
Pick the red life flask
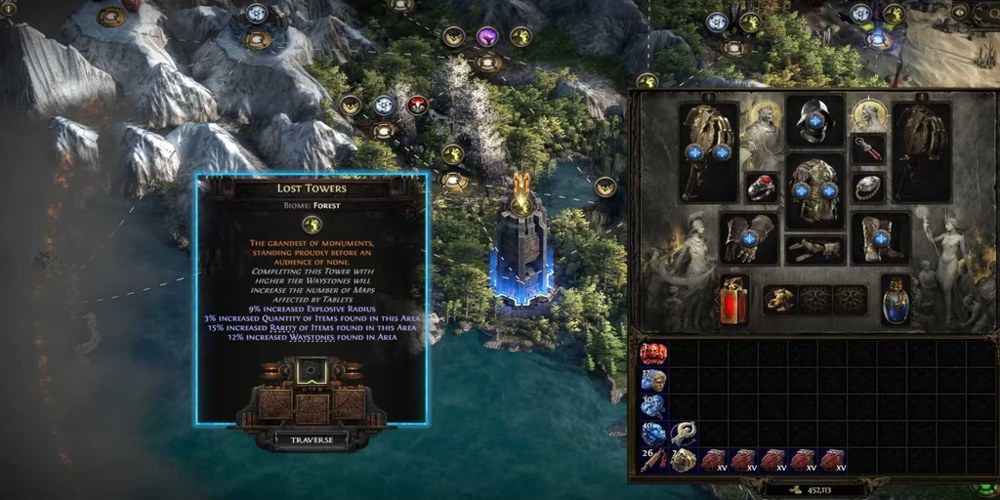(734, 300)
